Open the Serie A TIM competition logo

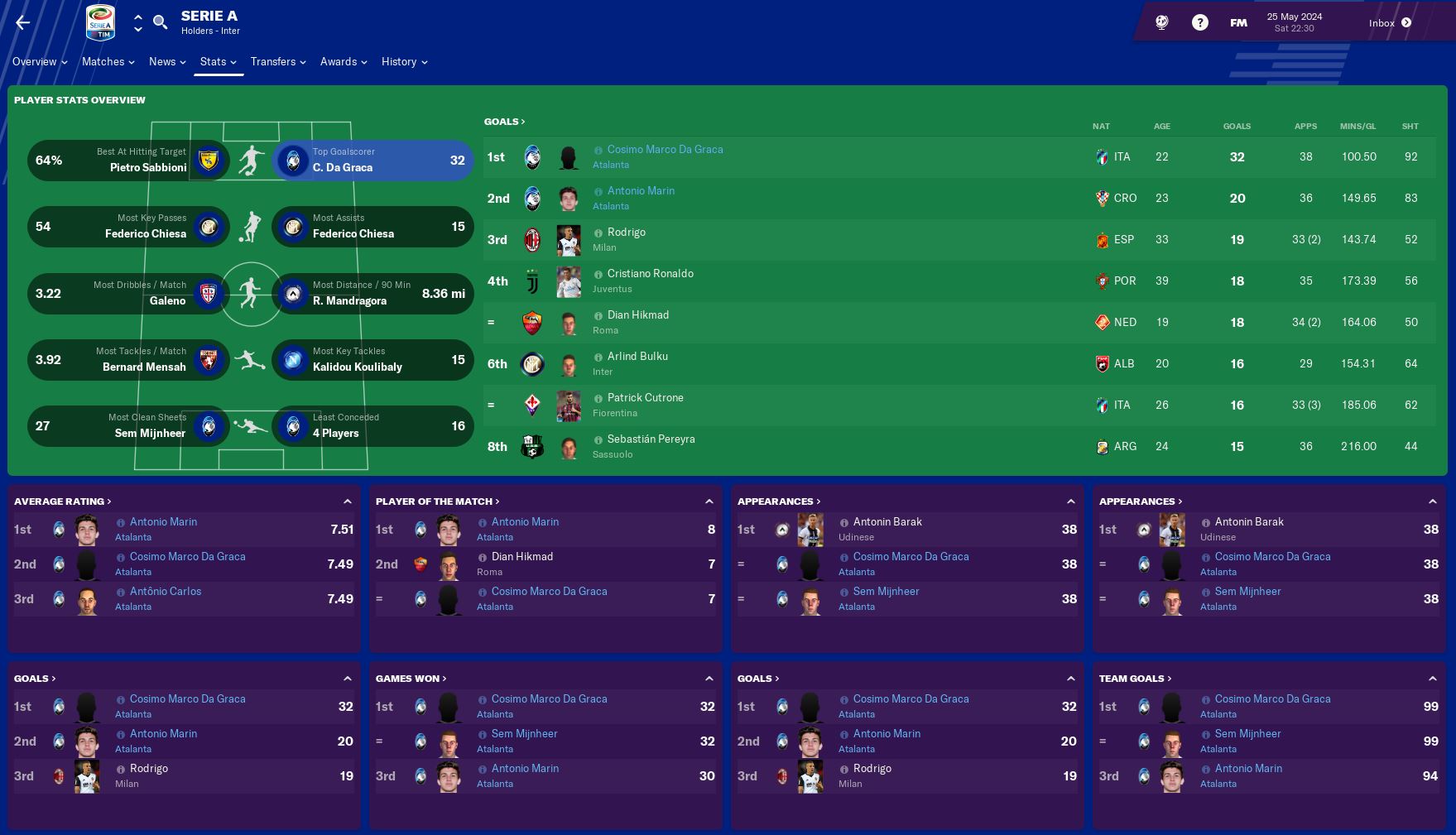(x=99, y=22)
